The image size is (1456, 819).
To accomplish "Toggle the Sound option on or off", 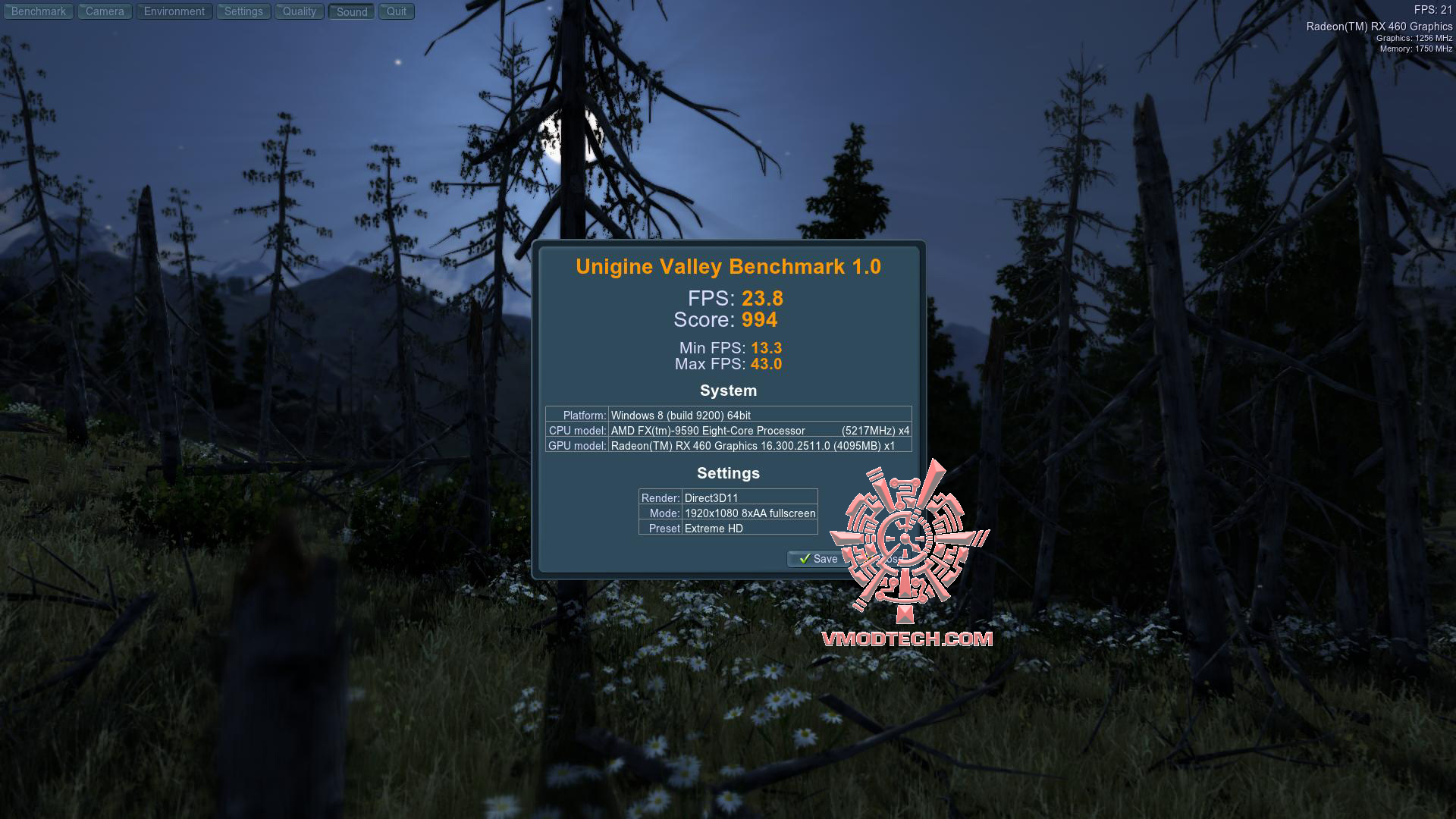I will pyautogui.click(x=350, y=11).
